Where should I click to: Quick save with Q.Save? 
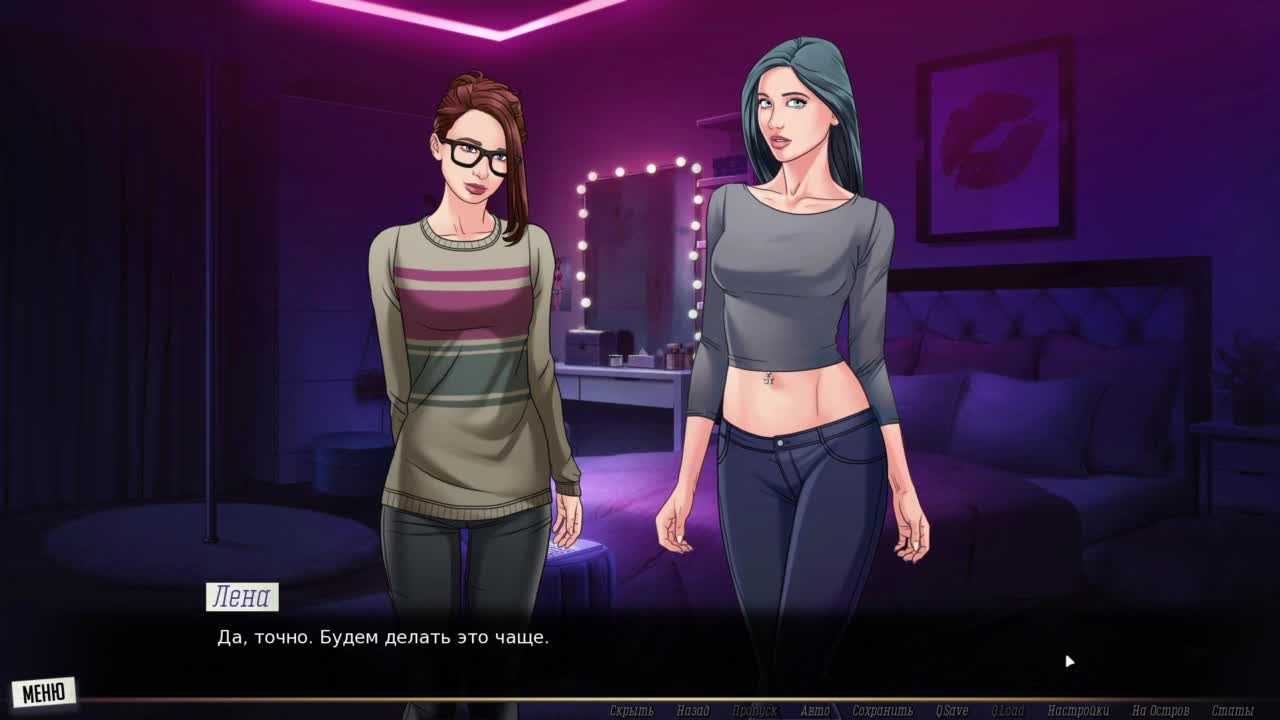coord(951,711)
